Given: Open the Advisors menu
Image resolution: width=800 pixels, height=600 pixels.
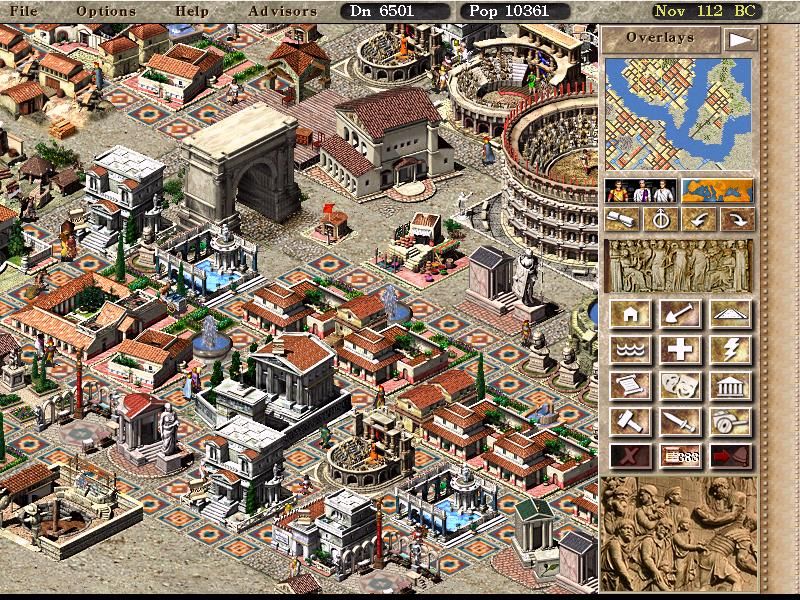Looking at the screenshot, I should (x=282, y=11).
